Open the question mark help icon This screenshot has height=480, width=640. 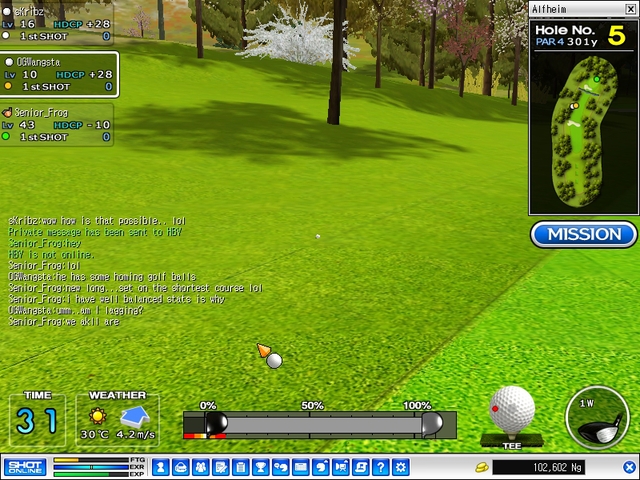tap(381, 467)
